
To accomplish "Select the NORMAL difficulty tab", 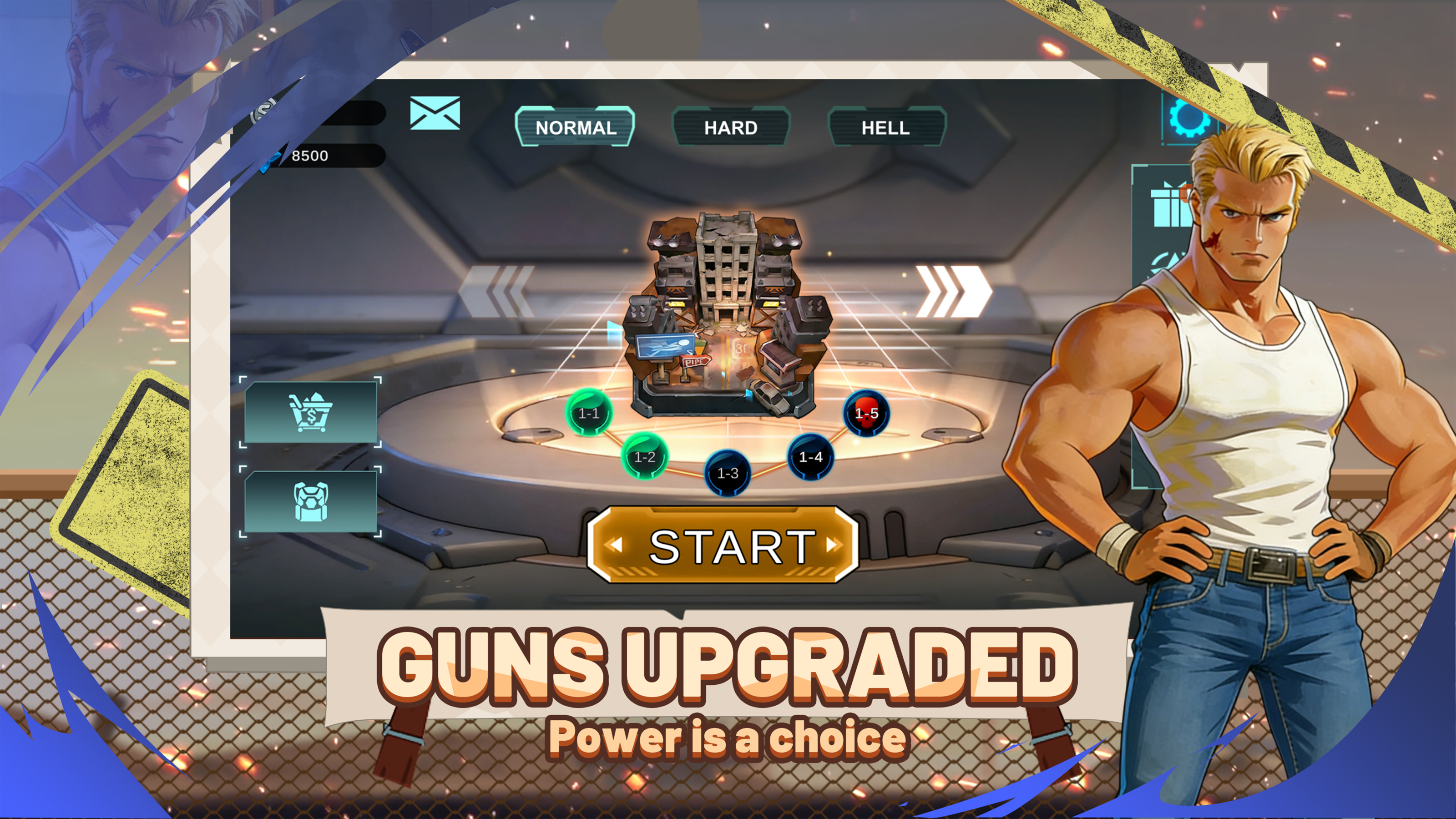I will 575,126.
